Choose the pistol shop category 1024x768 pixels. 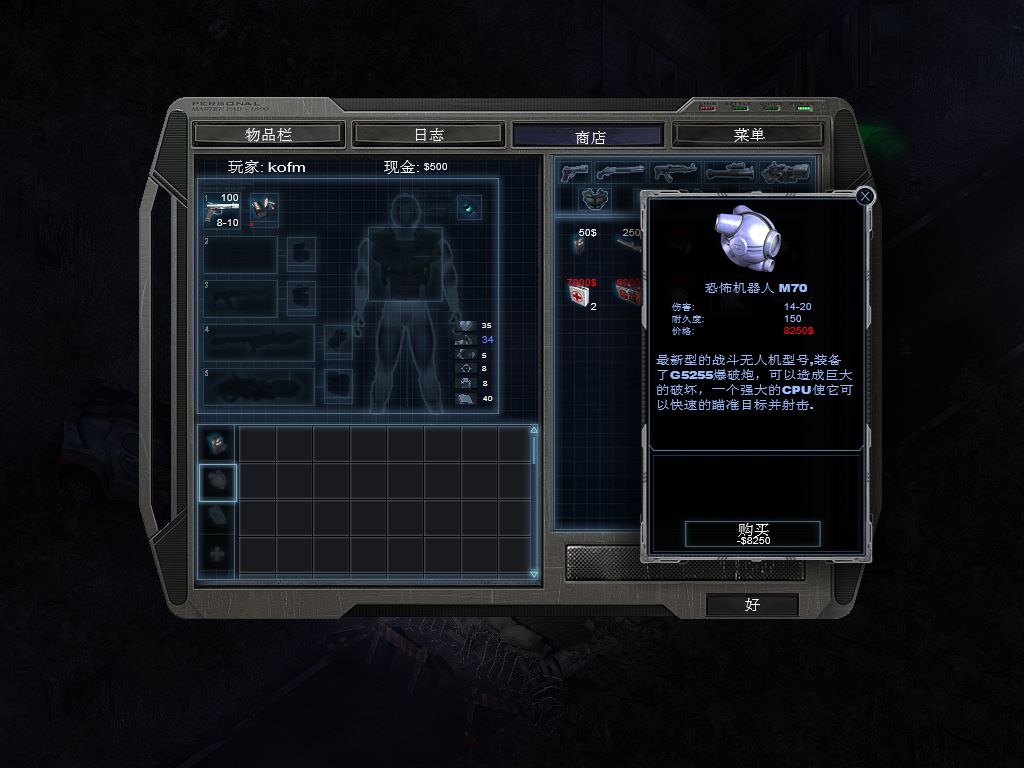point(576,172)
